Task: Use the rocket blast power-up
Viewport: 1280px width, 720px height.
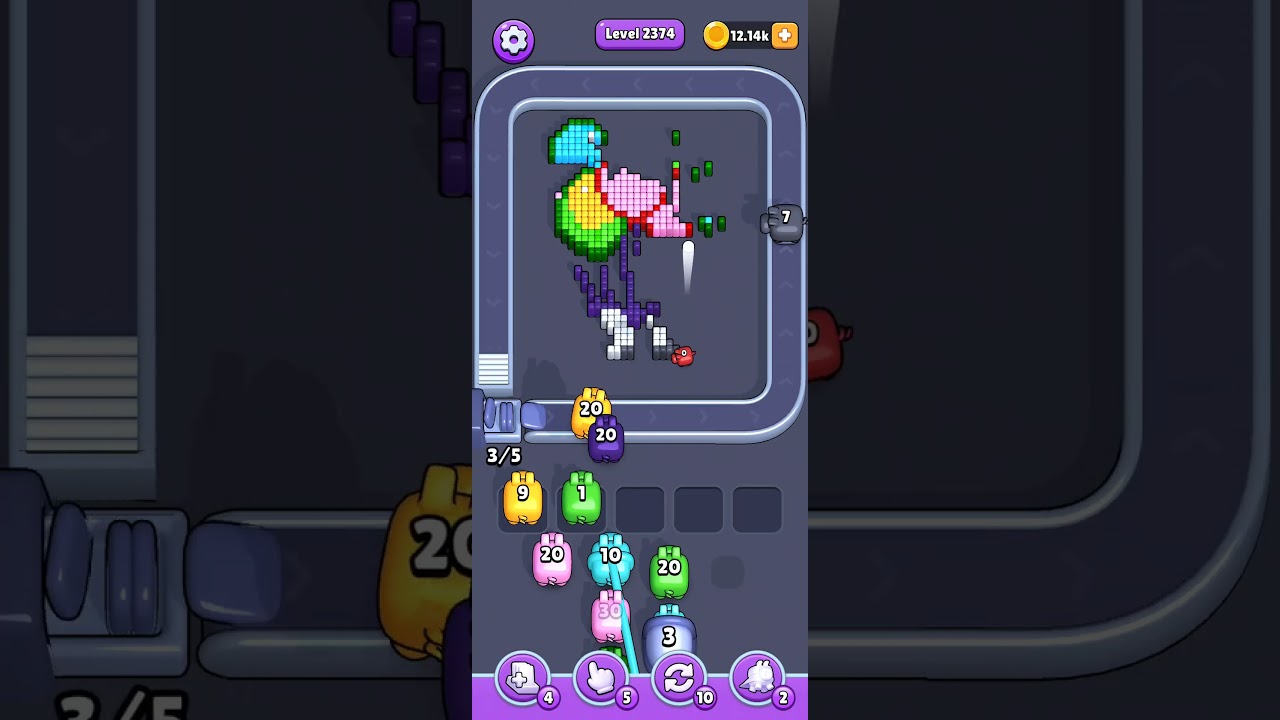Action: click(x=757, y=677)
